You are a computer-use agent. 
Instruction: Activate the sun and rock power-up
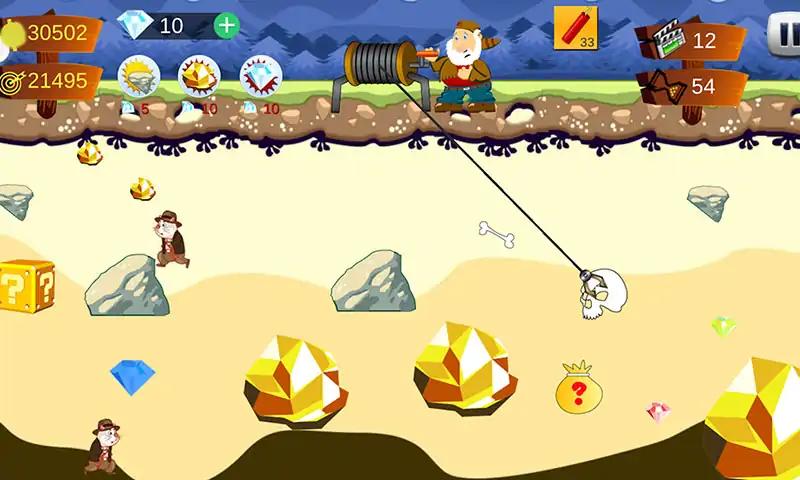coord(138,76)
